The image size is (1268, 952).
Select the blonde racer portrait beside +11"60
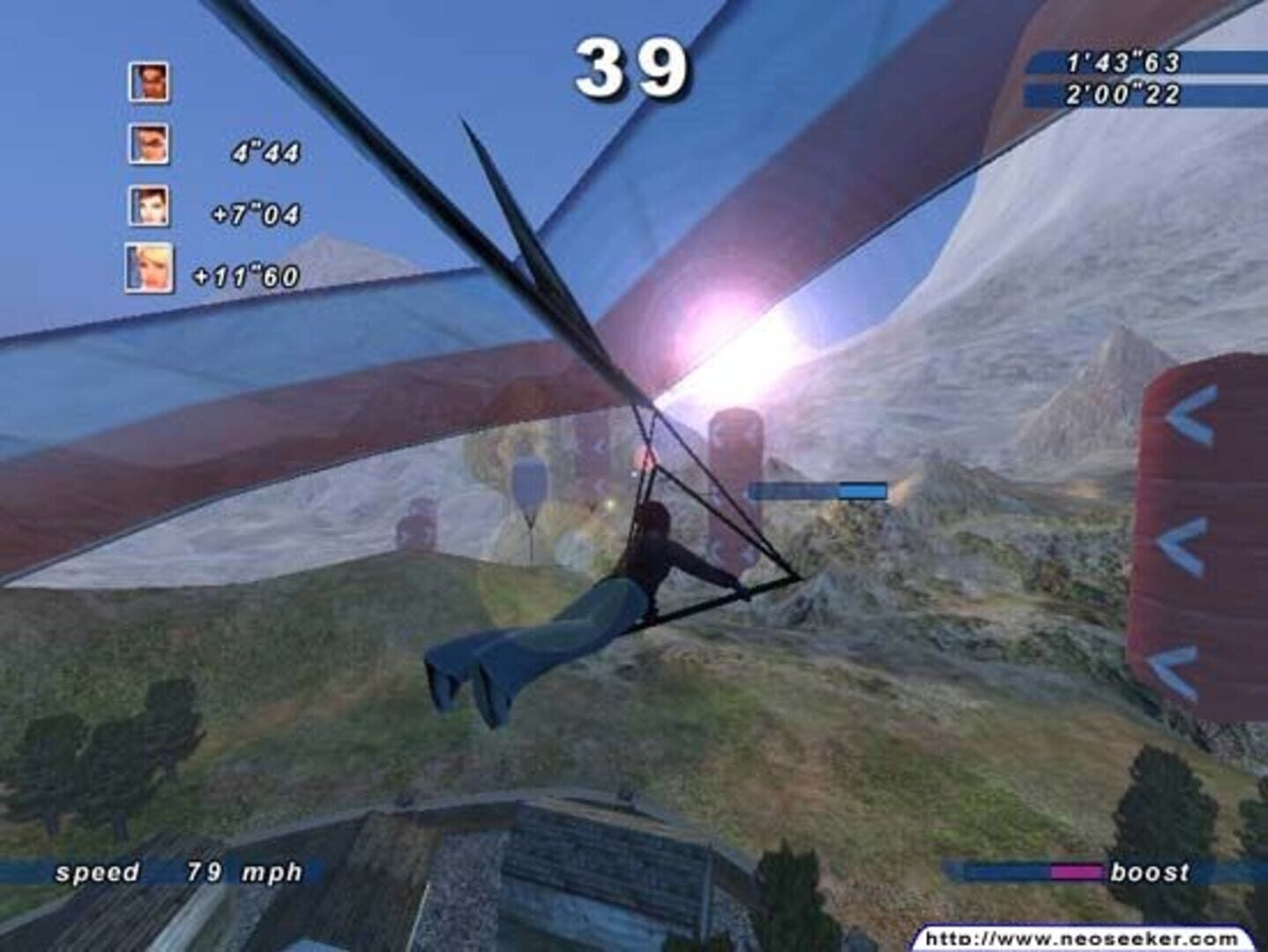click(148, 268)
